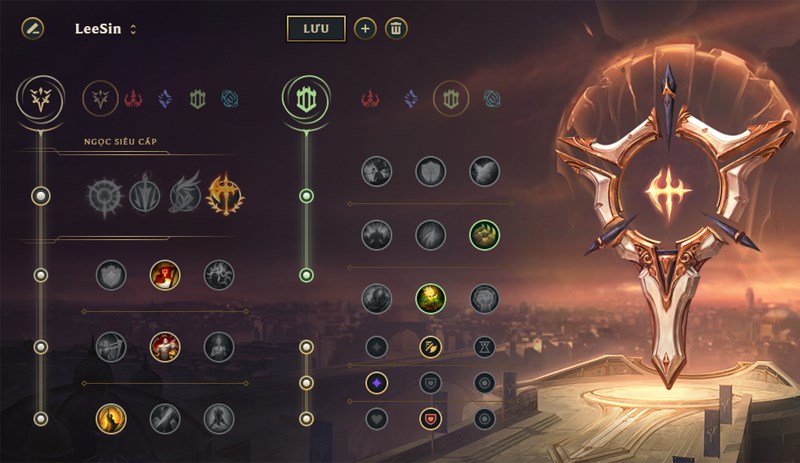Select the Font of Life shield rune

coord(430,171)
